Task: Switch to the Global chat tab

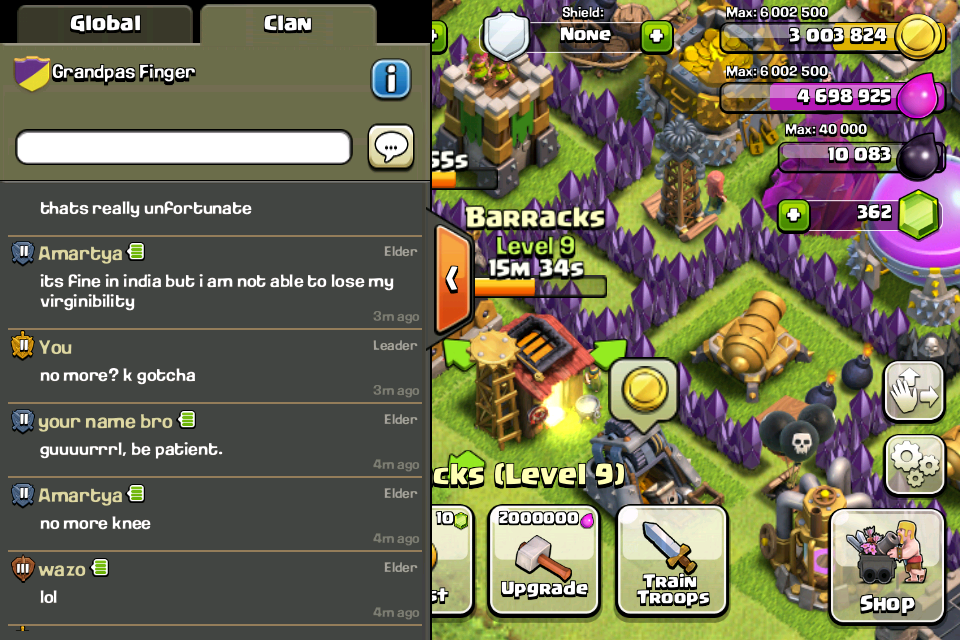Action: (105, 23)
